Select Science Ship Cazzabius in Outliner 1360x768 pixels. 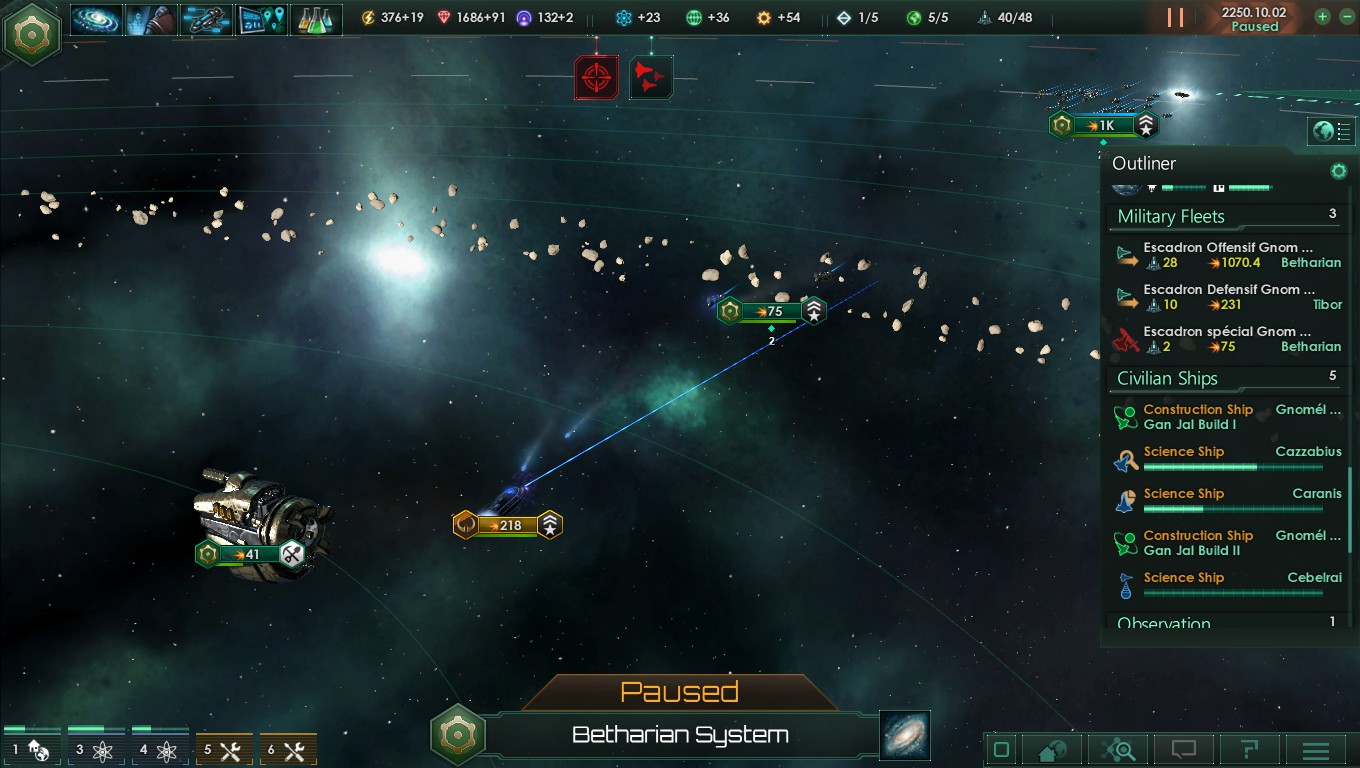[x=1227, y=459]
